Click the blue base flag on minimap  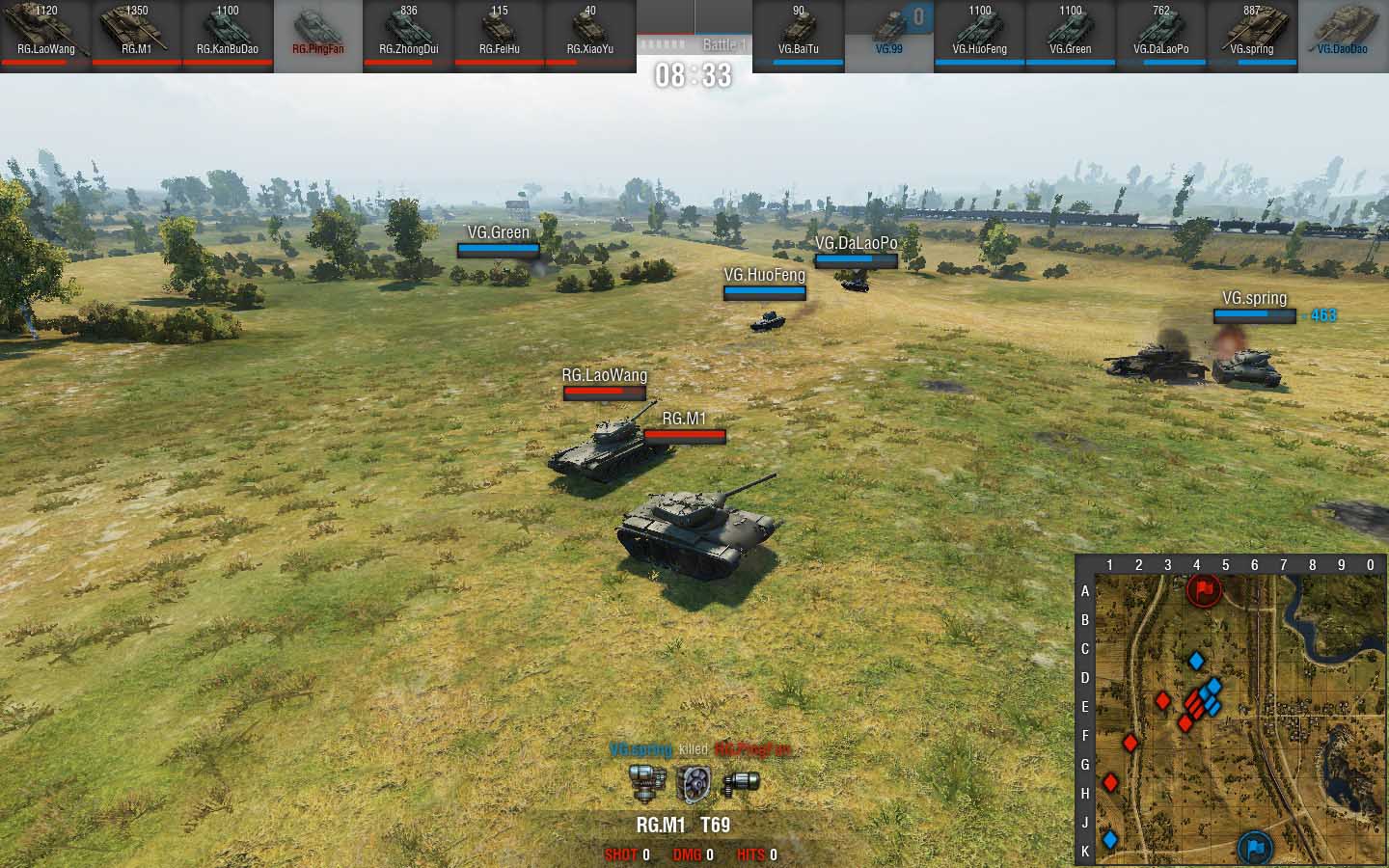point(1254,848)
